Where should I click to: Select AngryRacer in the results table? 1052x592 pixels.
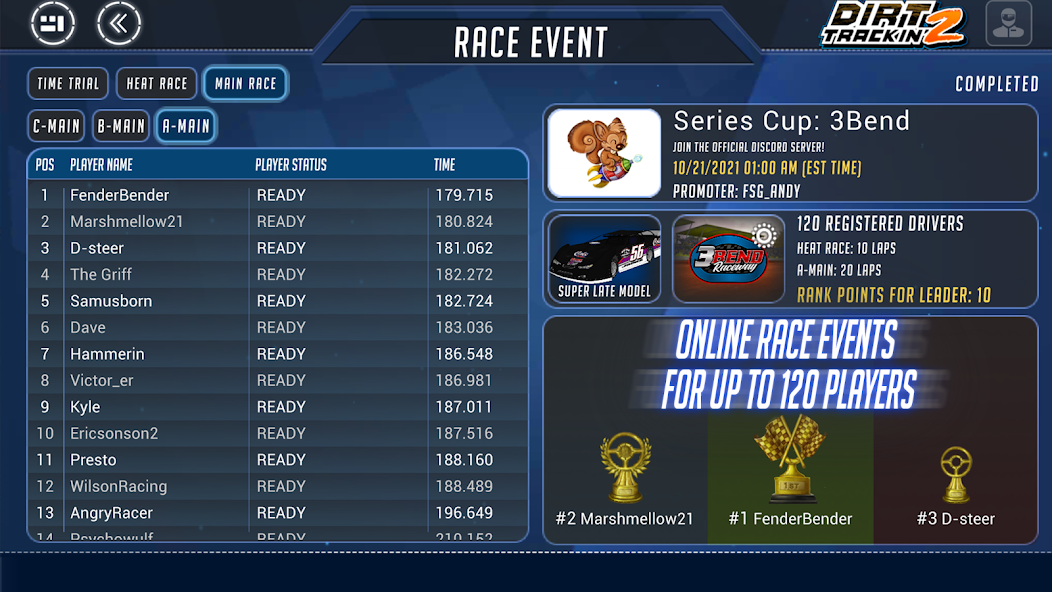277,513
